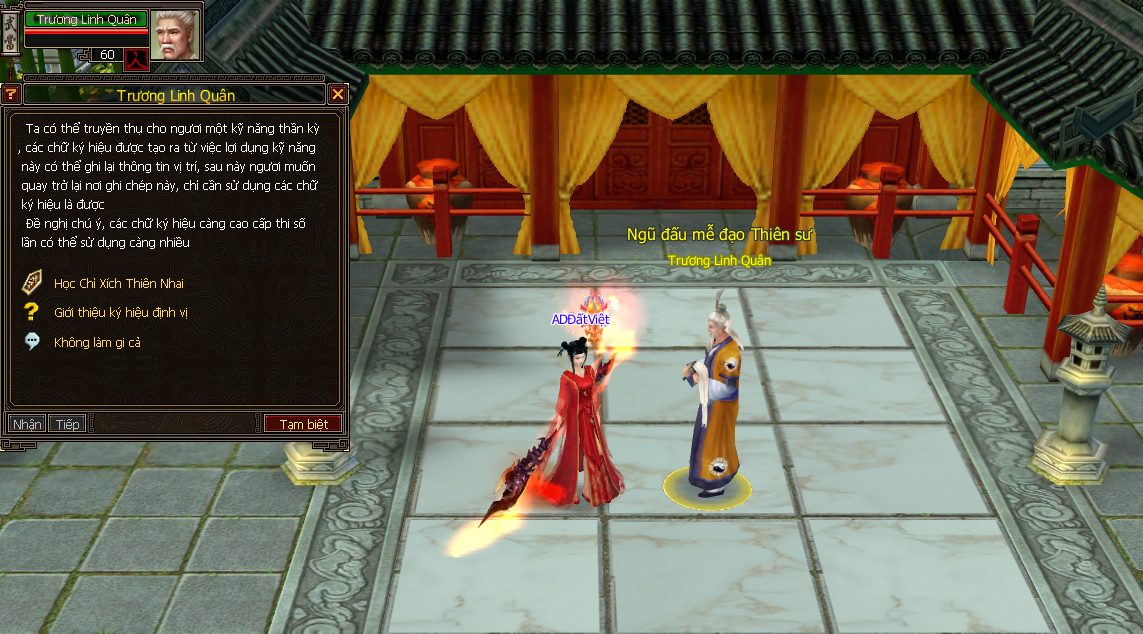Pick the "Không làm gì cả" reply
This screenshot has height=634, width=1143.
pyautogui.click(x=97, y=342)
